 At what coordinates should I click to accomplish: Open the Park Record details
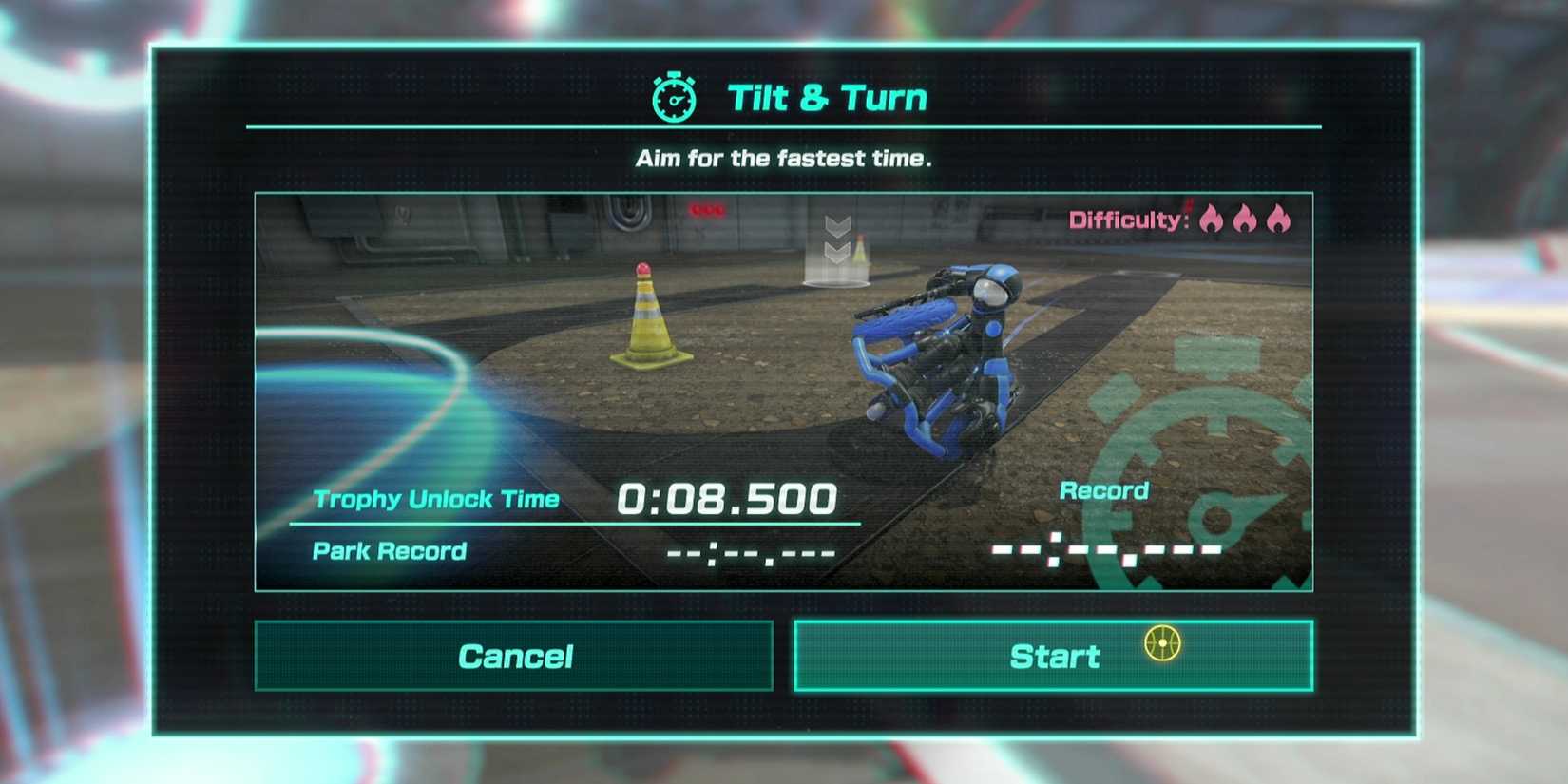point(390,551)
